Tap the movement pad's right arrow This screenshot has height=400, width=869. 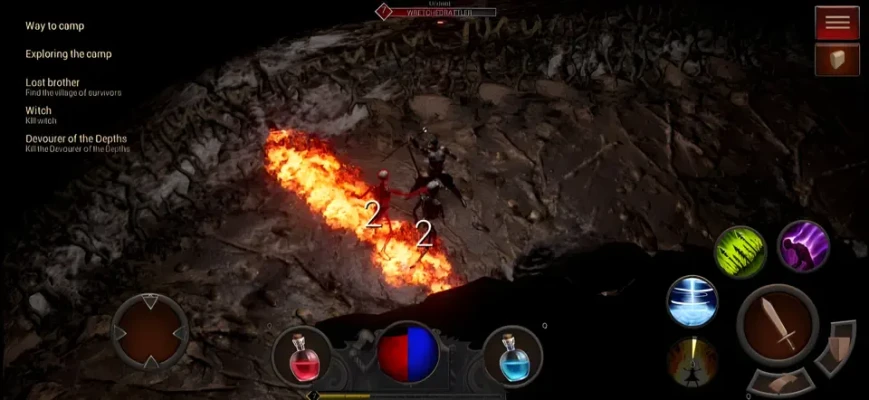click(x=180, y=333)
